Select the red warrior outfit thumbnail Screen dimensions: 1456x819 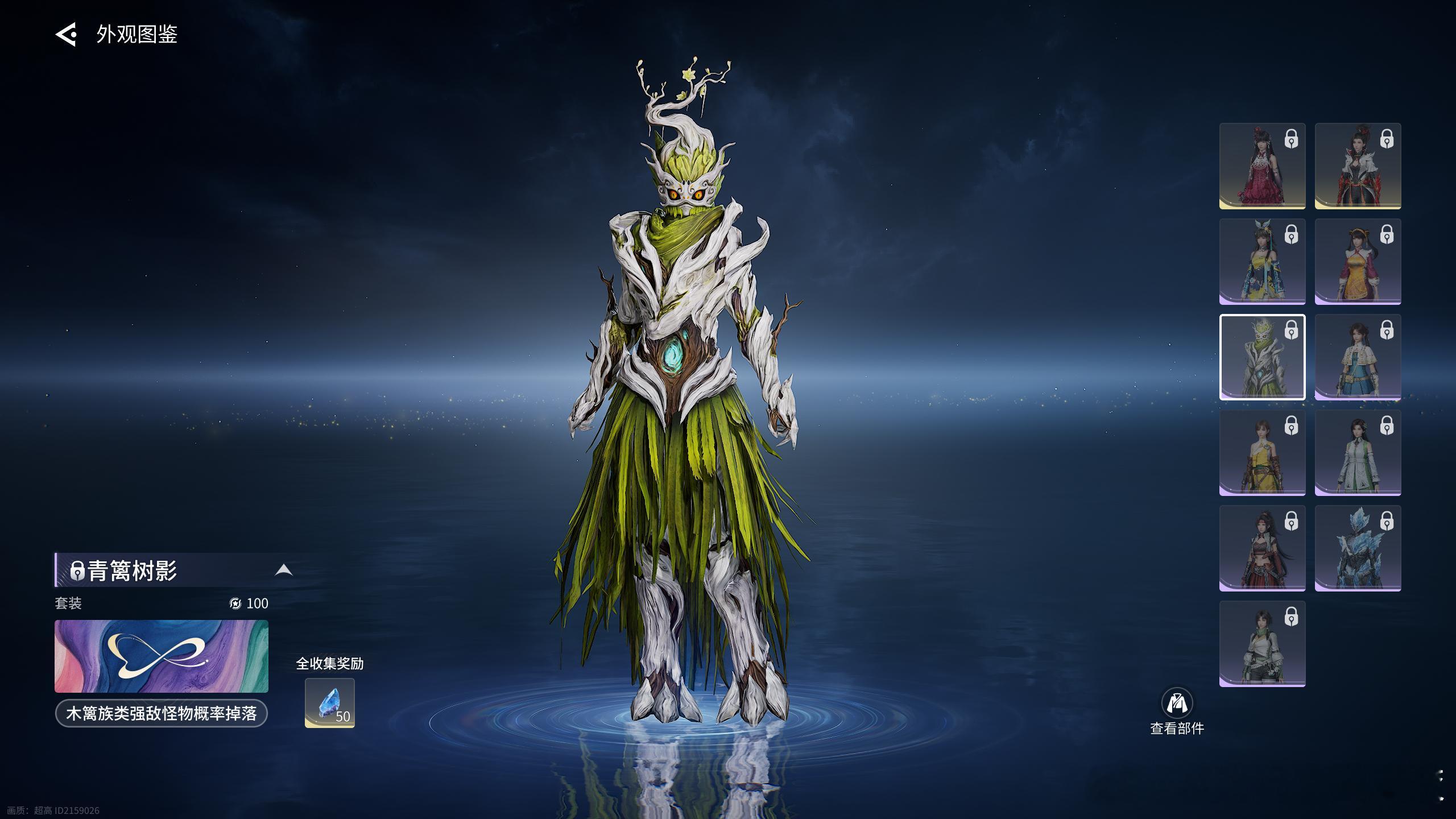[x=1262, y=548]
